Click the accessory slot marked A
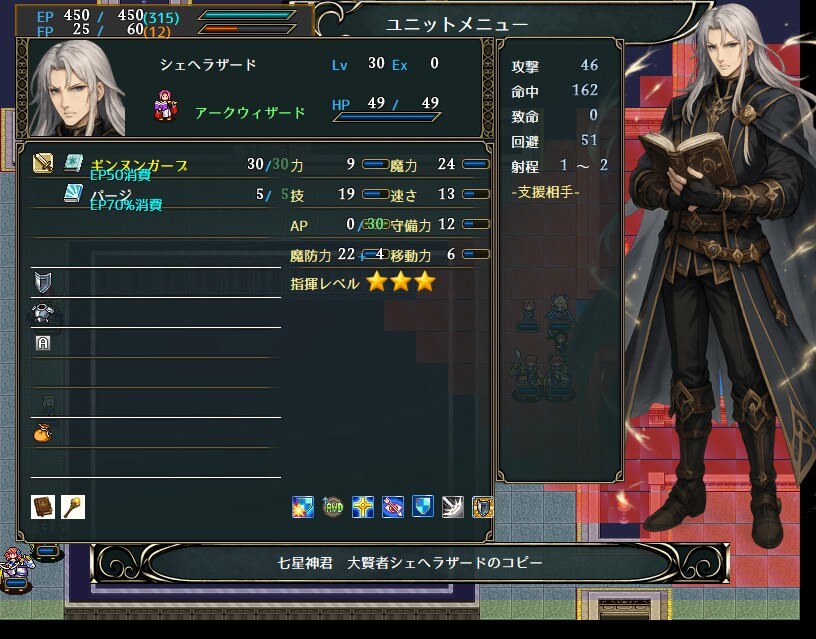This screenshot has height=639, width=816. pyautogui.click(x=42, y=343)
